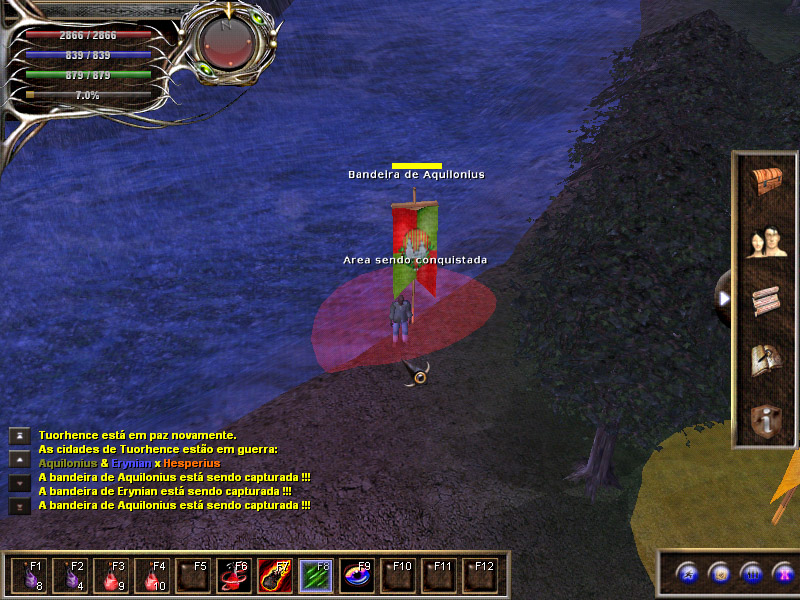800x600 pixels.
Task: Show the info shield icon panel
Action: (x=767, y=420)
